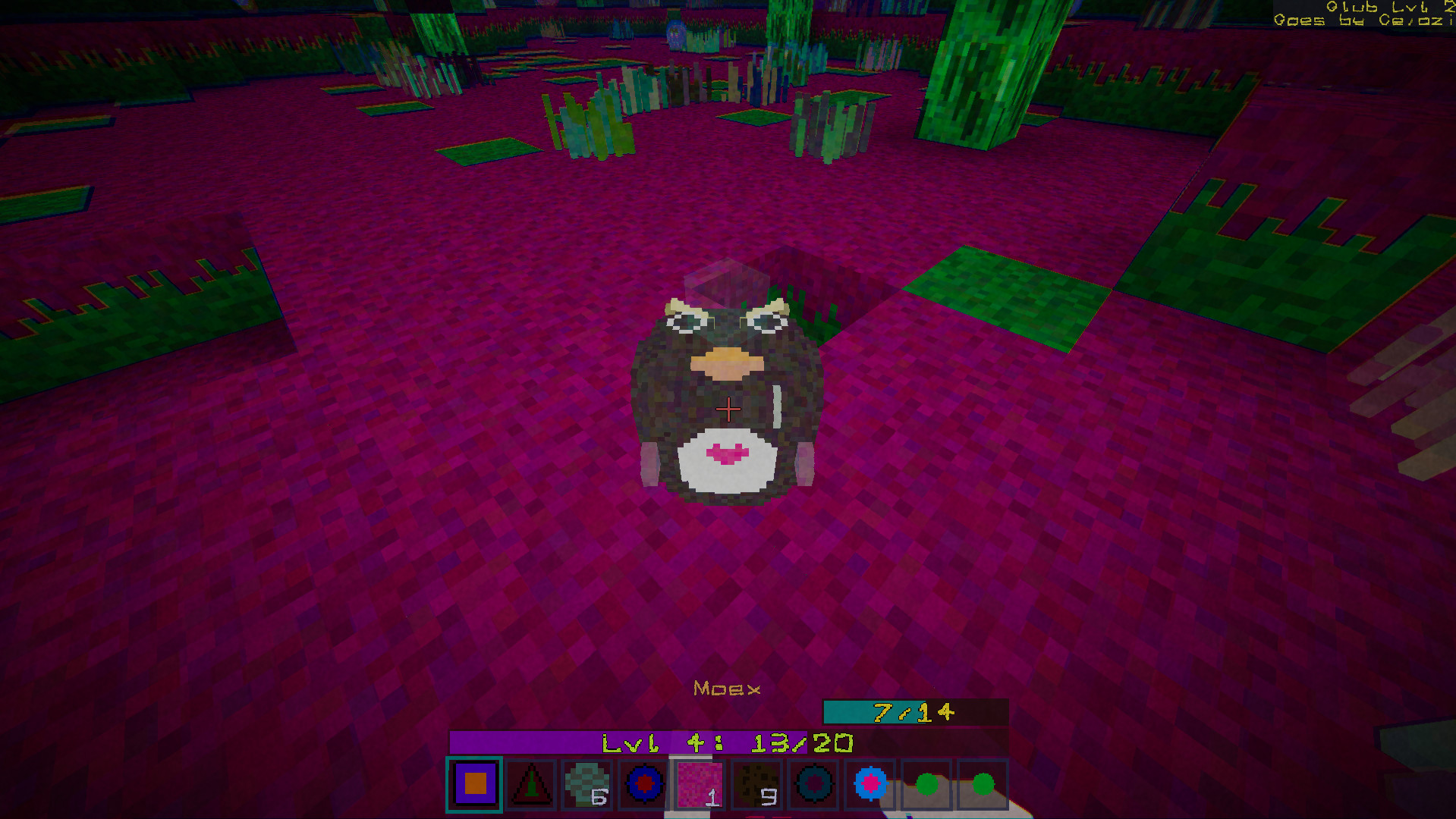The image size is (1456, 819).
Task: Click the 7/14 health bar above the hotbar
Action: [913, 713]
